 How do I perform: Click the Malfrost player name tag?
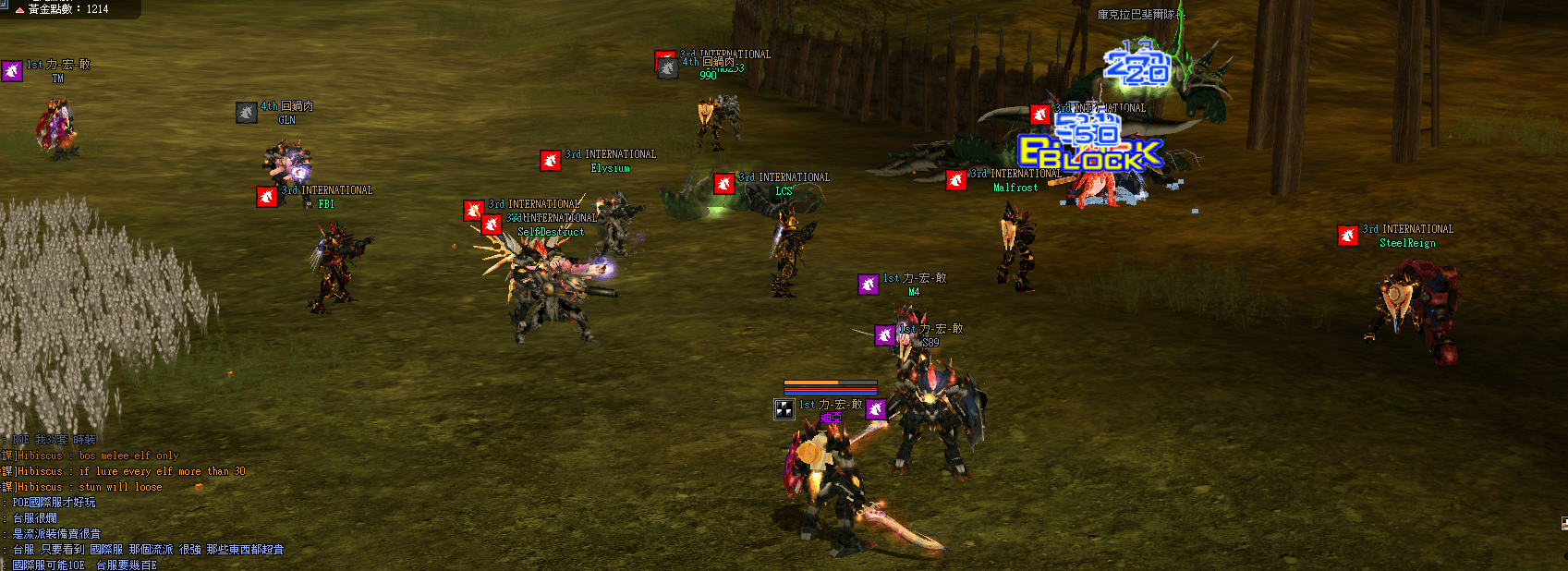pyautogui.click(x=1015, y=188)
